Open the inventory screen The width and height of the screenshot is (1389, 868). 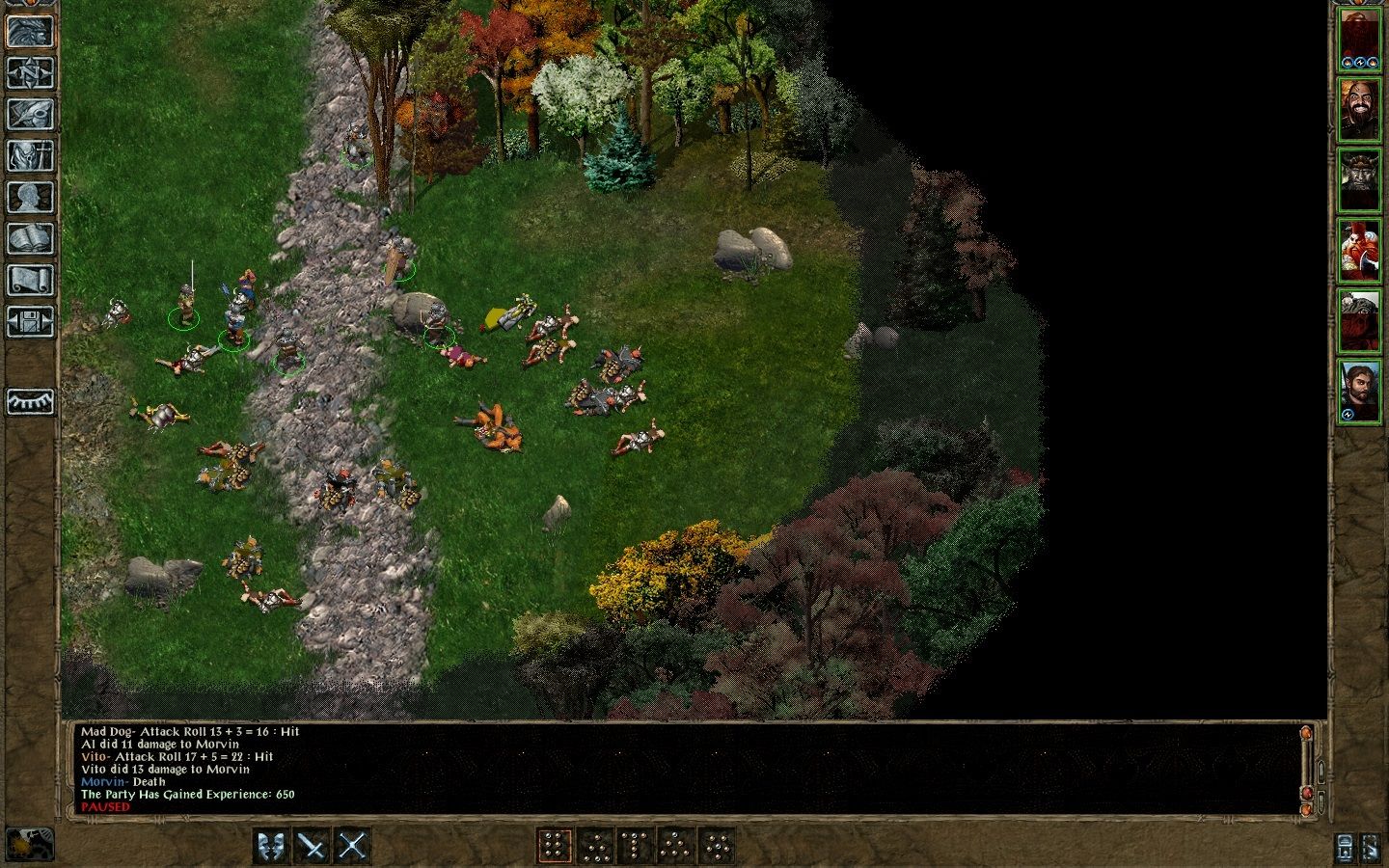pyautogui.click(x=30, y=155)
